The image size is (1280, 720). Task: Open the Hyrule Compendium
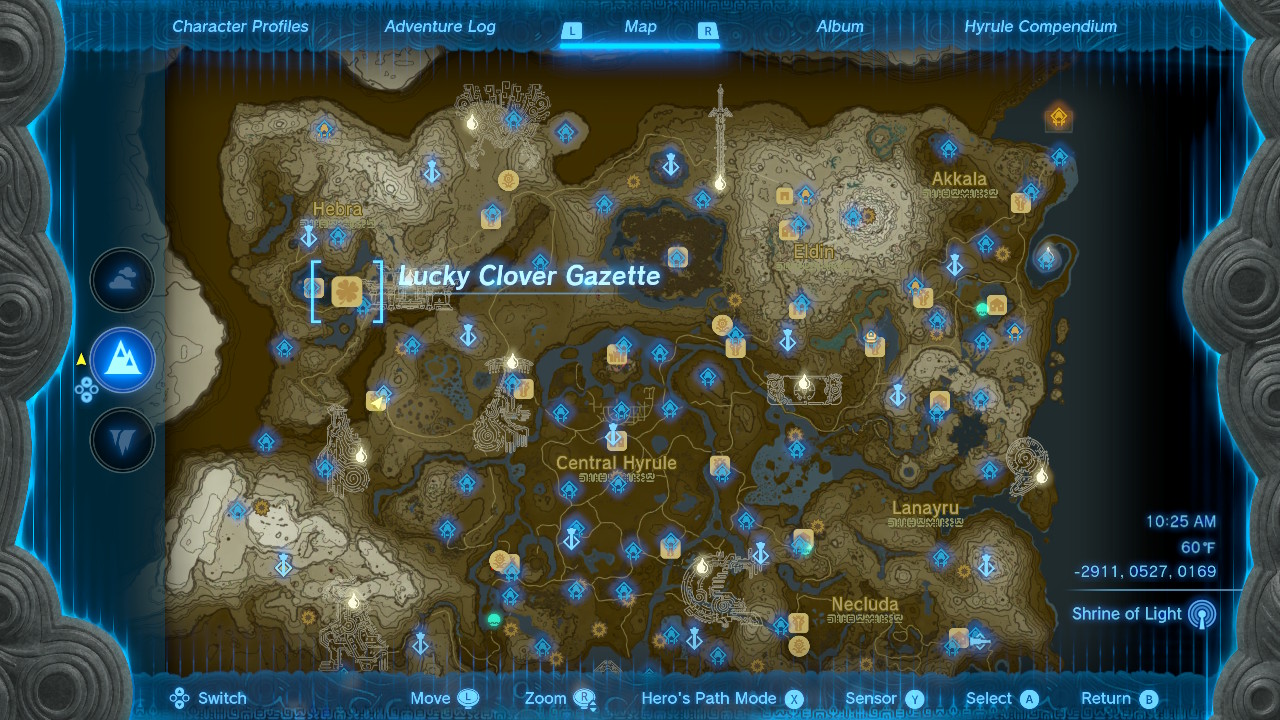pos(1042,26)
